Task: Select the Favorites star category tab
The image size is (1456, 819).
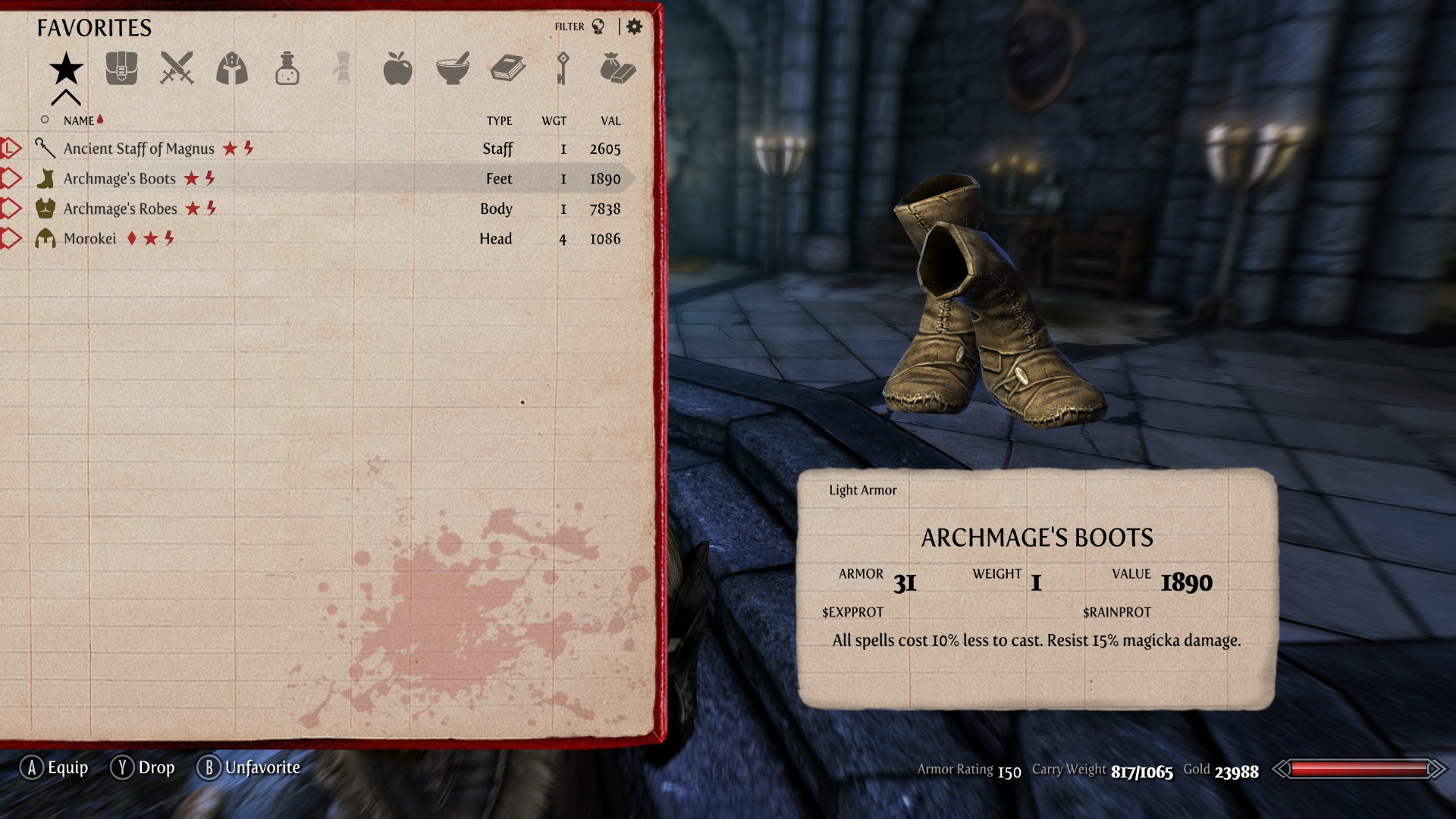Action: [x=66, y=69]
